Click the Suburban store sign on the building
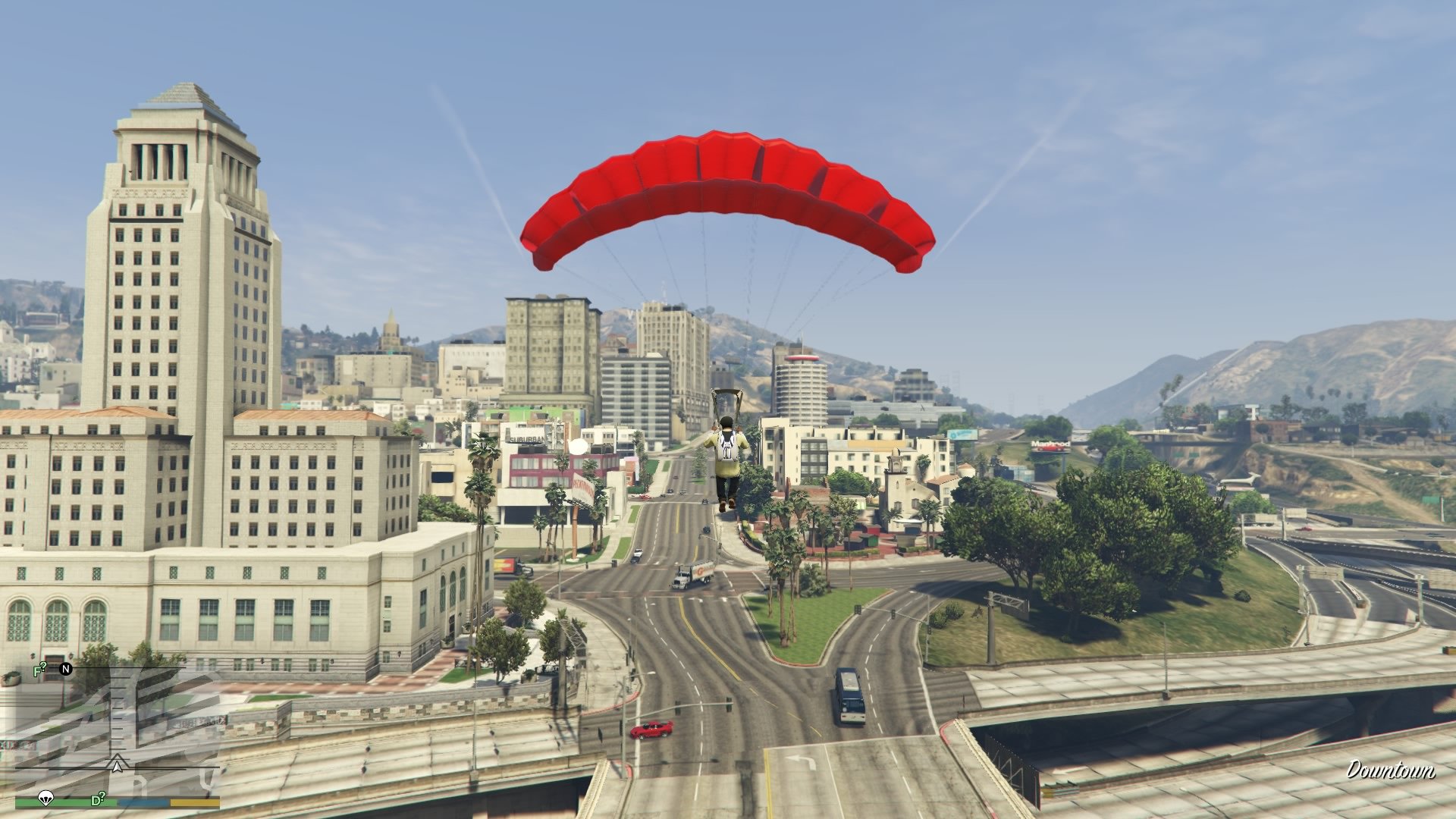This screenshot has height=819, width=1456. click(x=528, y=440)
